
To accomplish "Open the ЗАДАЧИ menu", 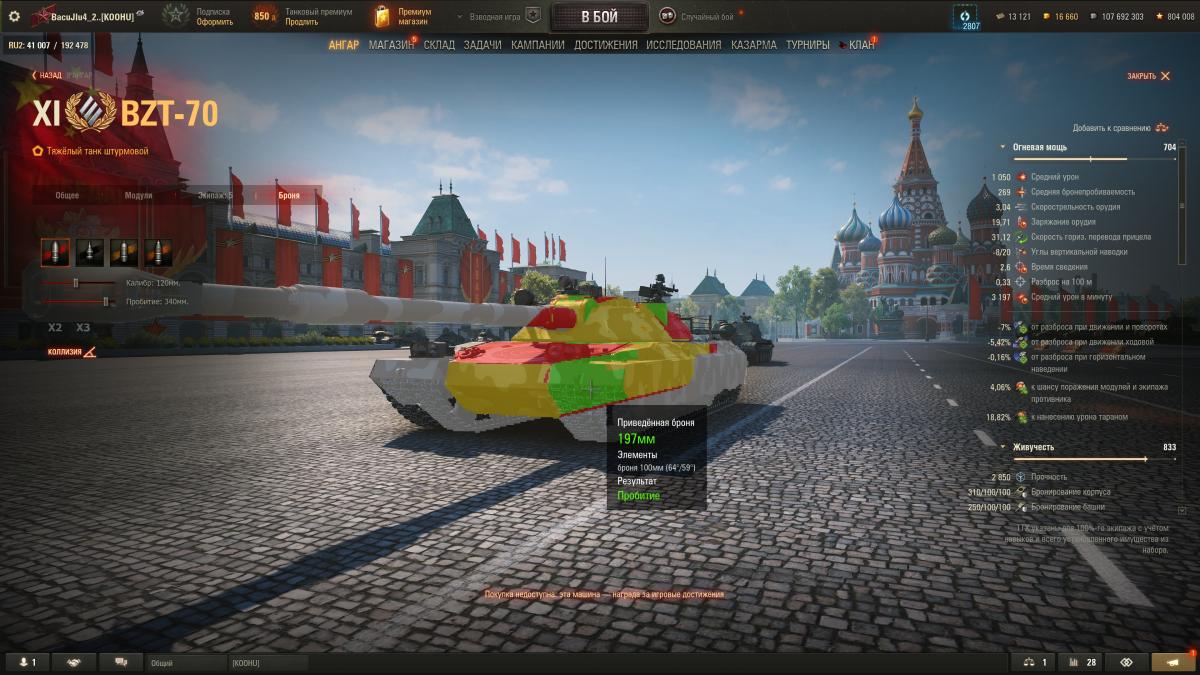I will pyautogui.click(x=482, y=45).
